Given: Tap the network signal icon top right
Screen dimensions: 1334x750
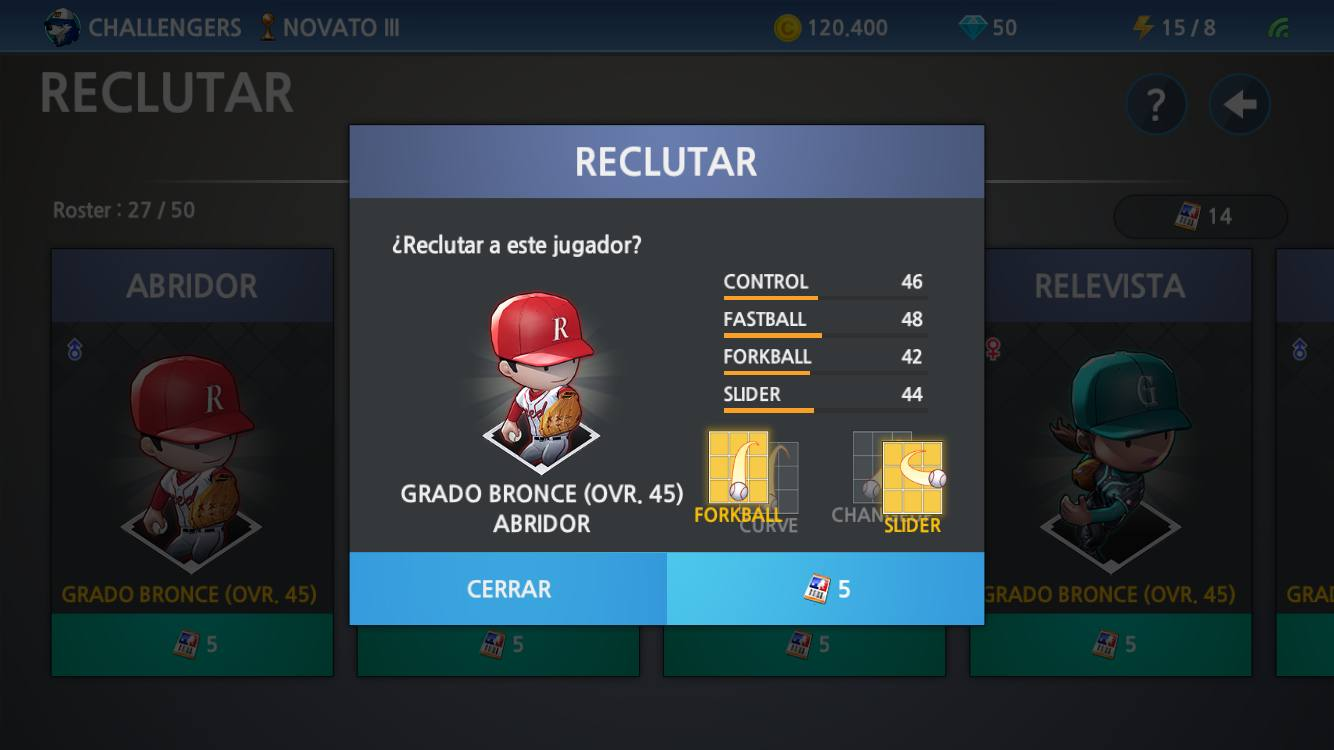Looking at the screenshot, I should click(x=1277, y=27).
